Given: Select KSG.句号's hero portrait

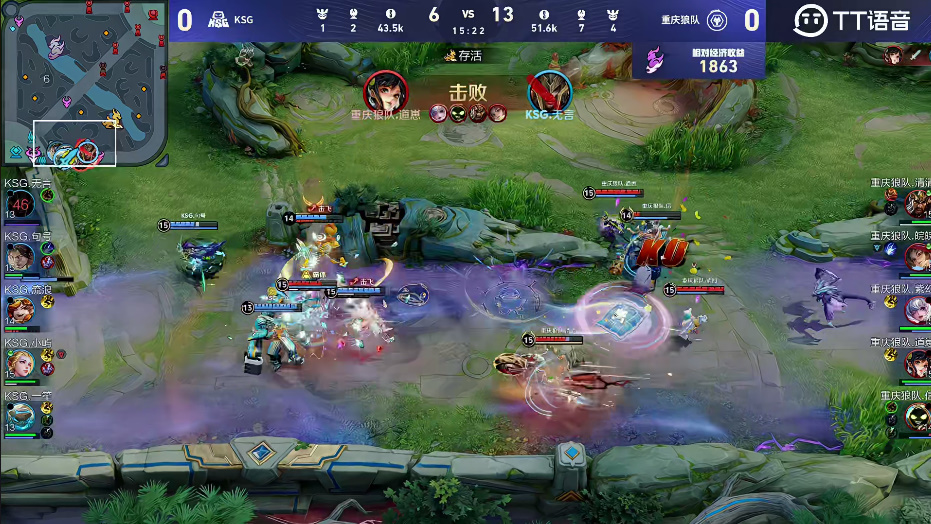Looking at the screenshot, I should coord(21,257).
